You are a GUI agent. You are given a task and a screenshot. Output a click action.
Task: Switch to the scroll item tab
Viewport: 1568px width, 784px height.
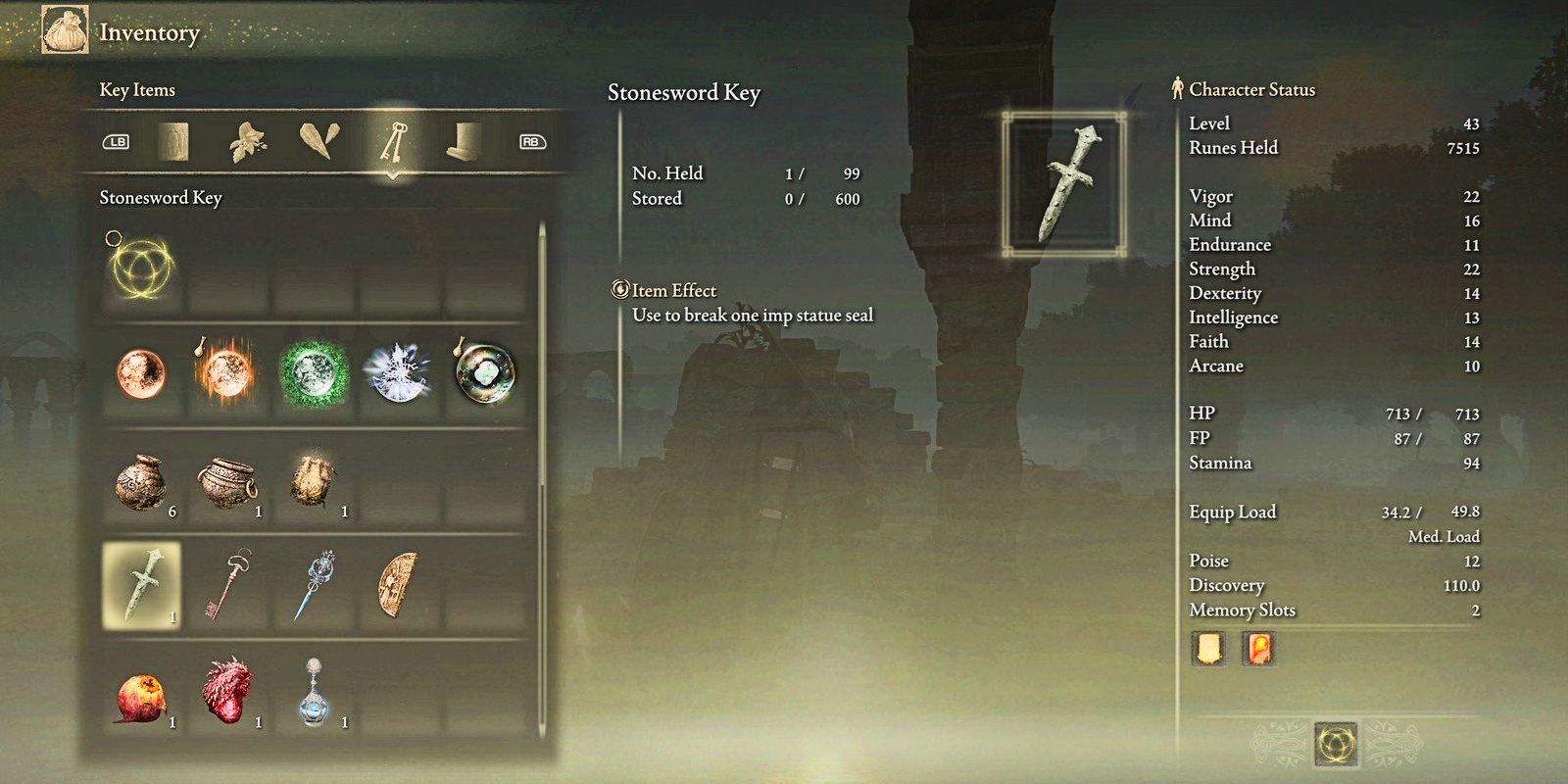(x=174, y=141)
